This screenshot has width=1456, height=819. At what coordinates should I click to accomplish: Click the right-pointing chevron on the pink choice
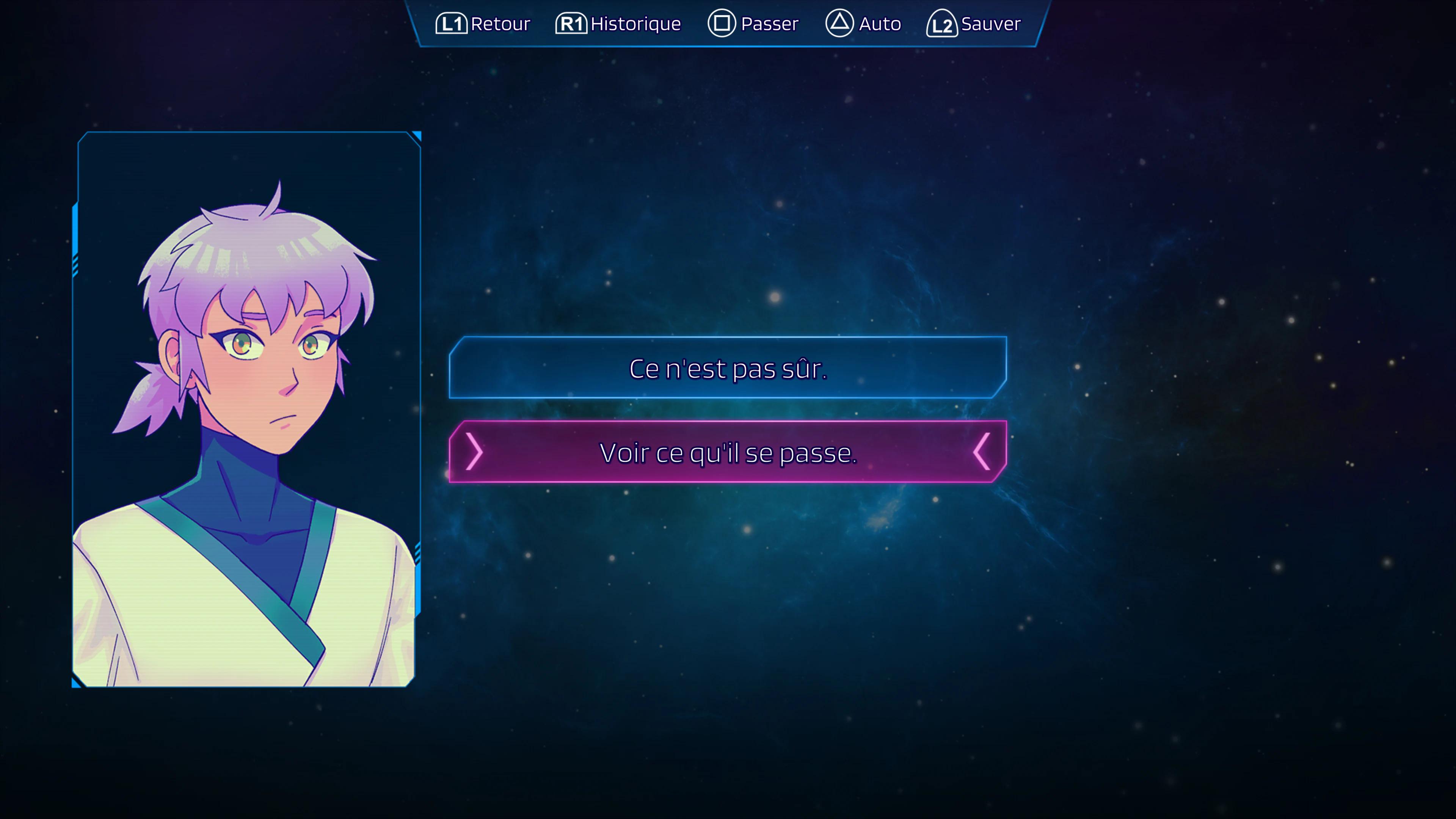pos(475,452)
